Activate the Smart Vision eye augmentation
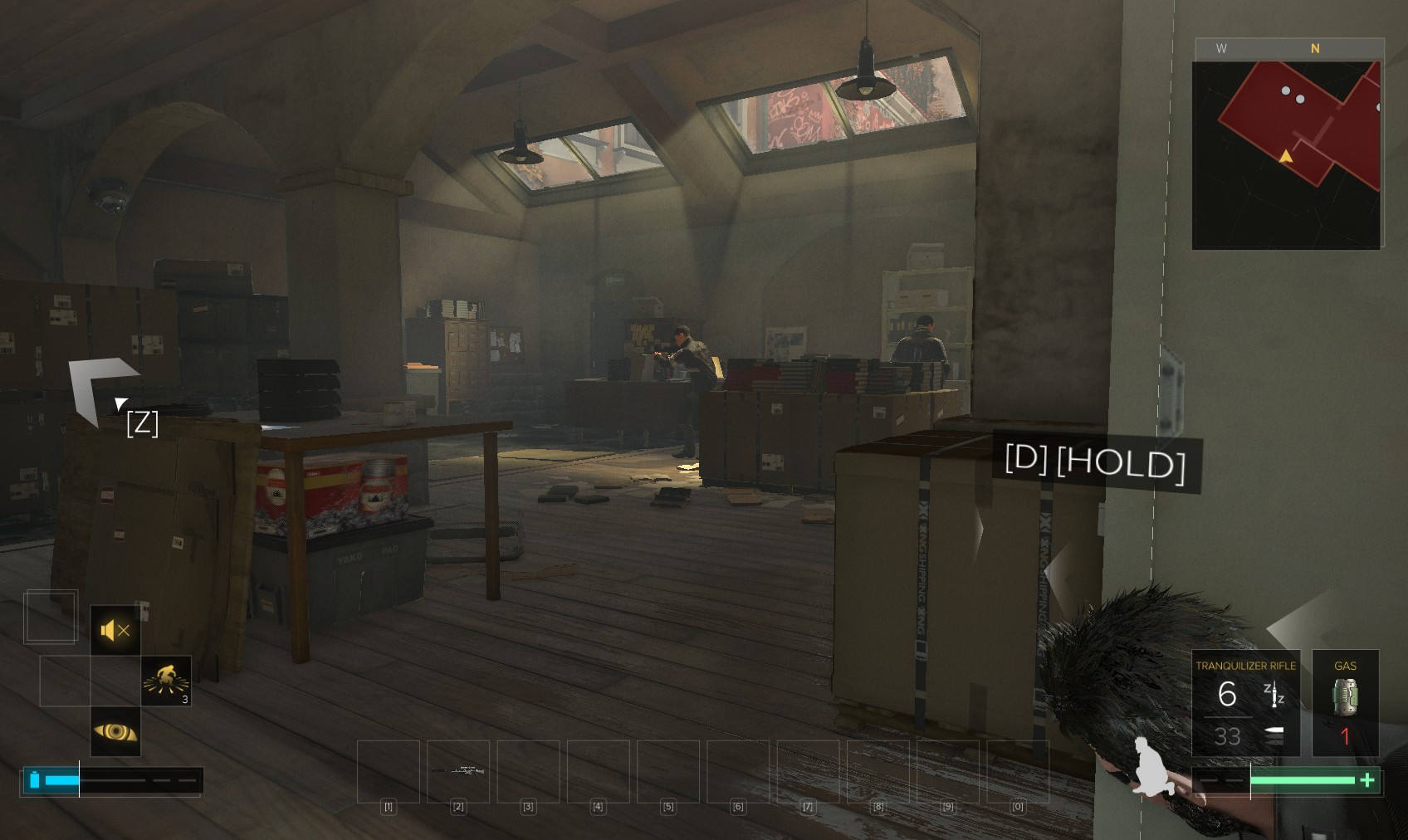This screenshot has height=840, width=1408. (x=115, y=731)
